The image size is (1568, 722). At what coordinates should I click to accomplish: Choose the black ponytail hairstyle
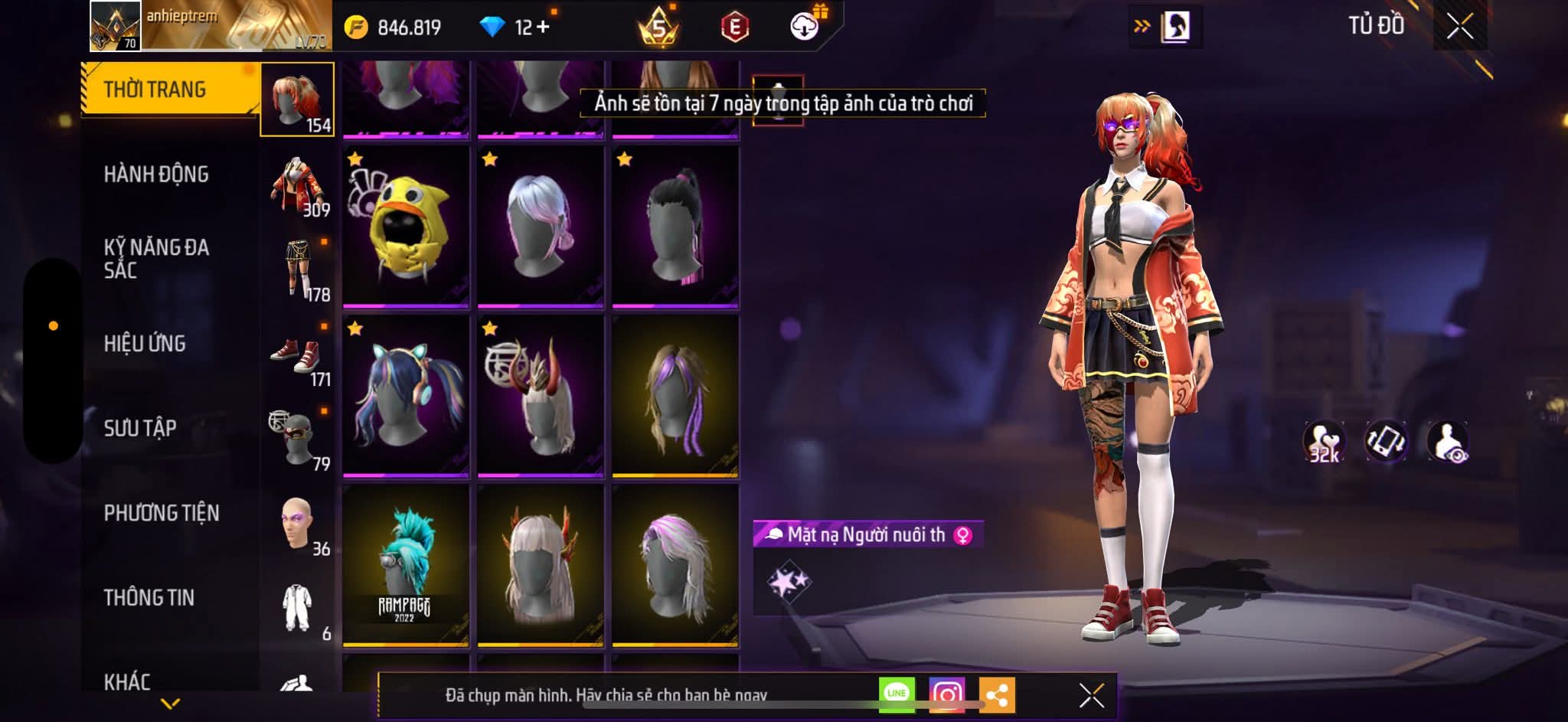click(x=675, y=227)
